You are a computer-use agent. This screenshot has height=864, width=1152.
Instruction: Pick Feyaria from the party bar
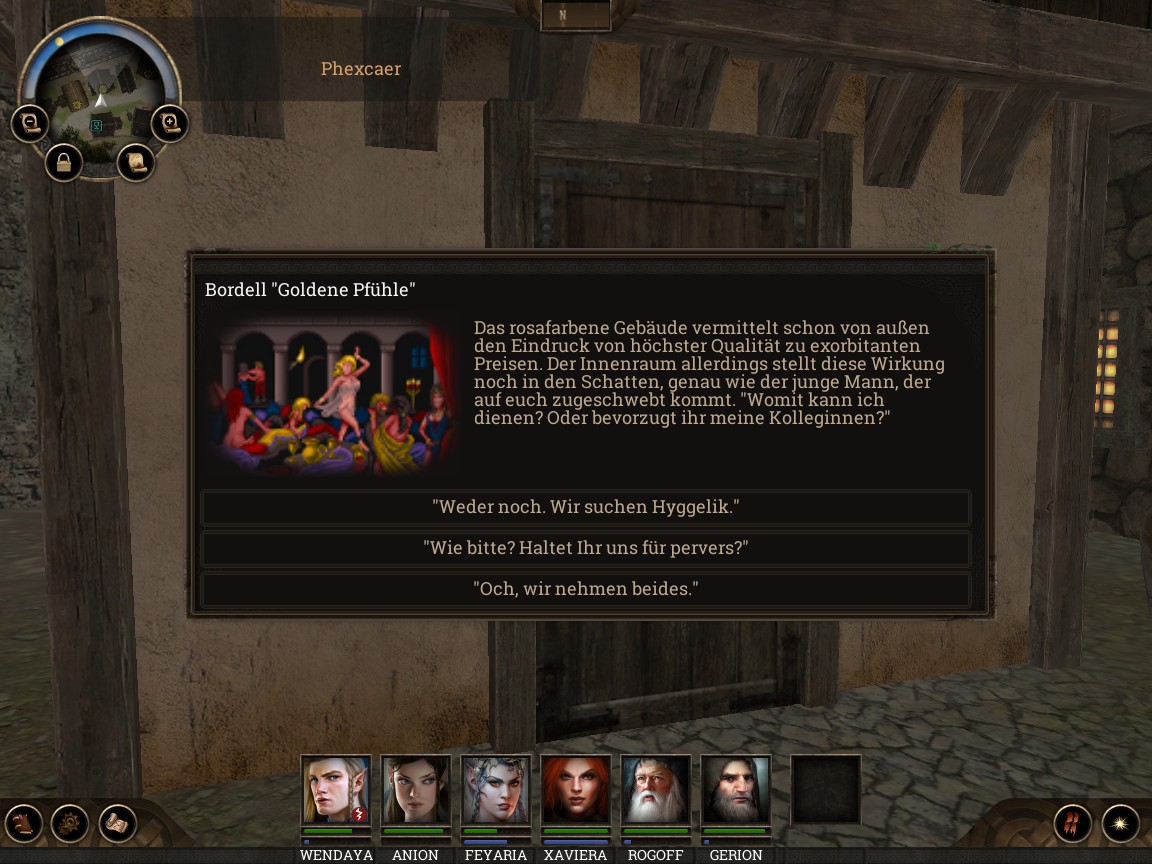[496, 790]
